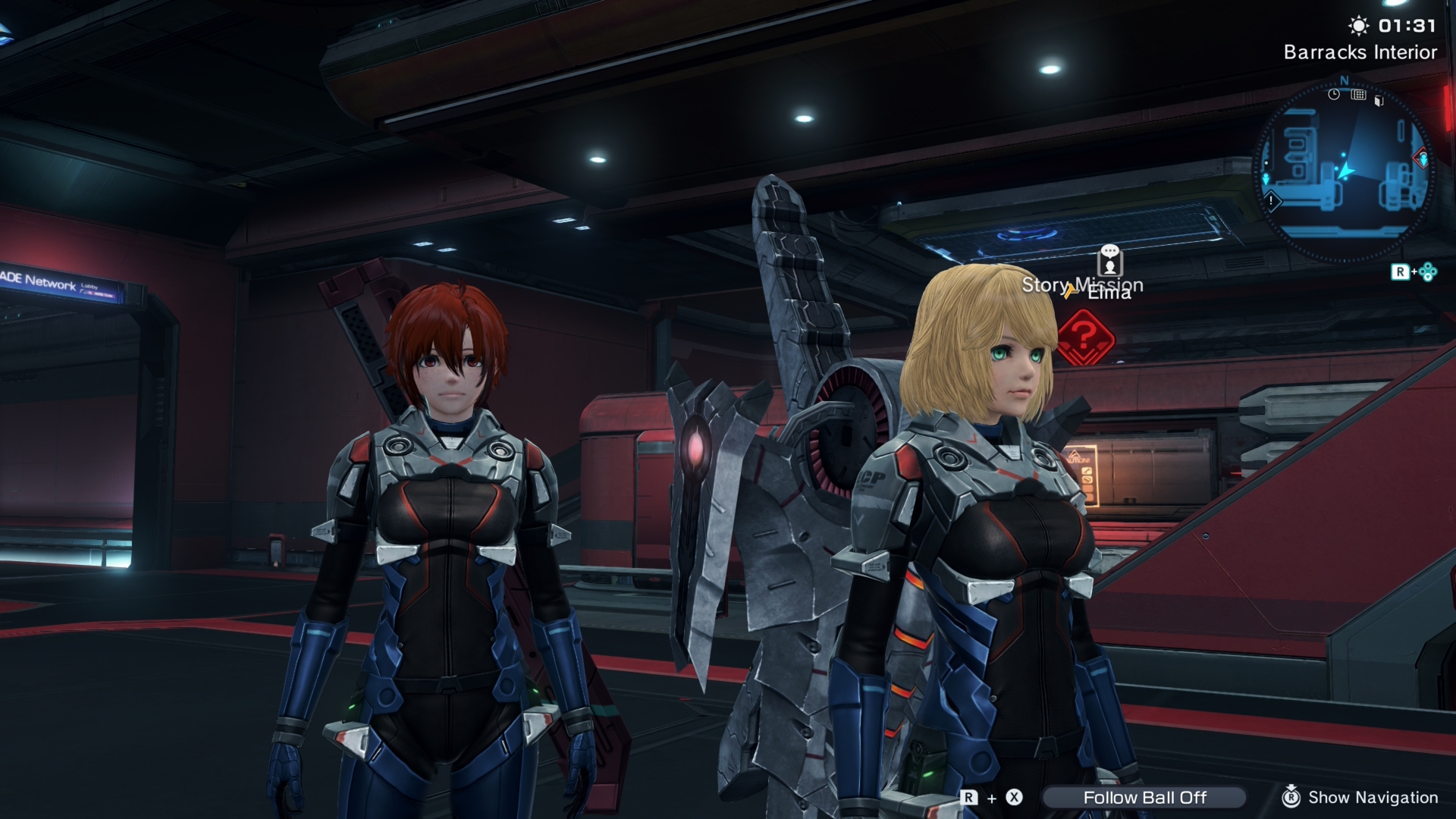
Task: Select the red diamond marker on the minimap
Action: (1421, 158)
